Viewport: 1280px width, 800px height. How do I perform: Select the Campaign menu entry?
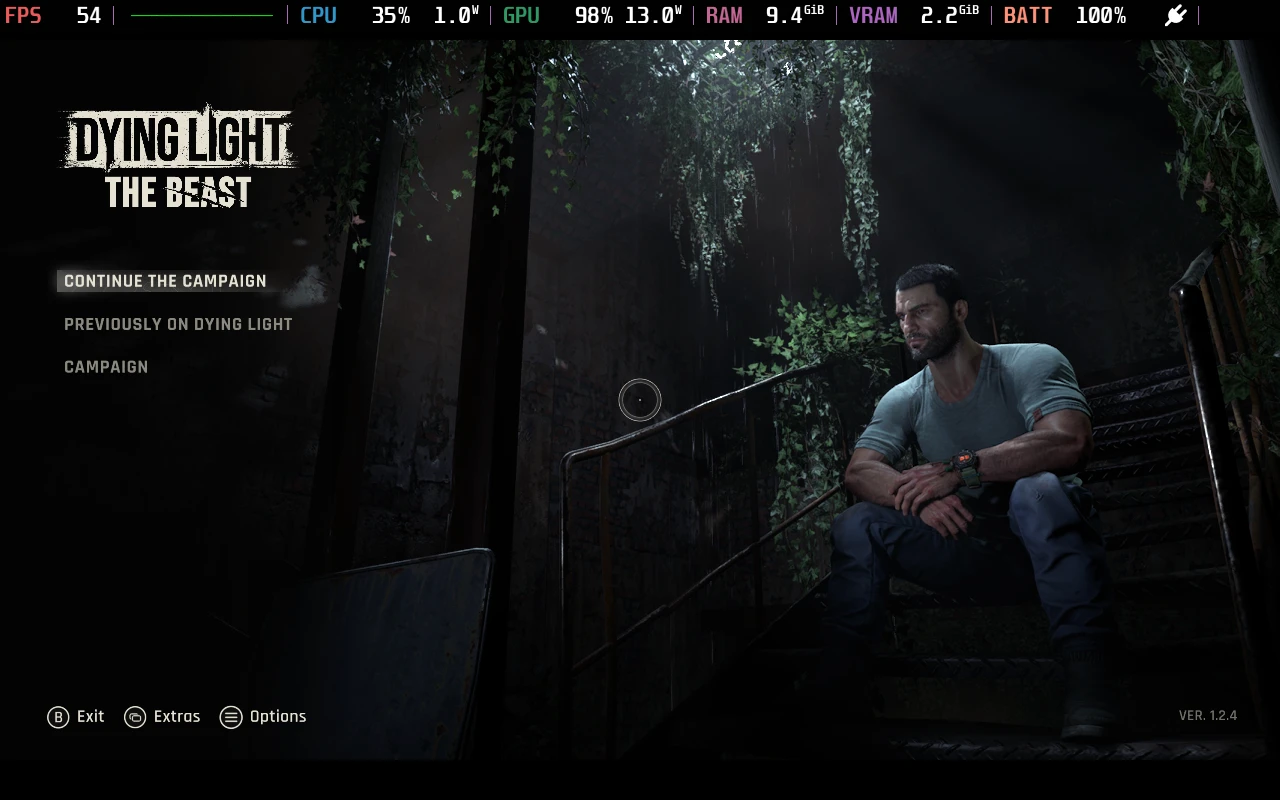pos(106,367)
